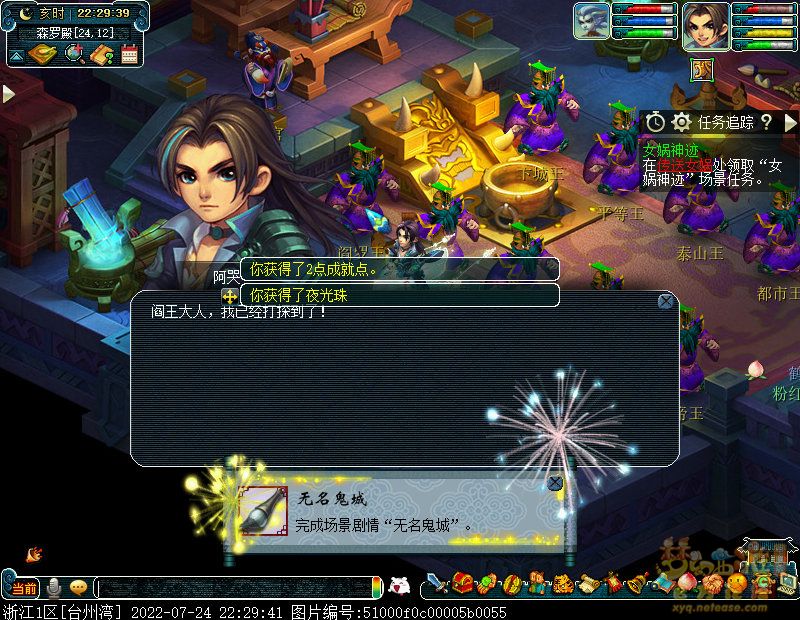The width and height of the screenshot is (800, 620).
Task: Open the guide book with question mark
Action: (x=101, y=54)
